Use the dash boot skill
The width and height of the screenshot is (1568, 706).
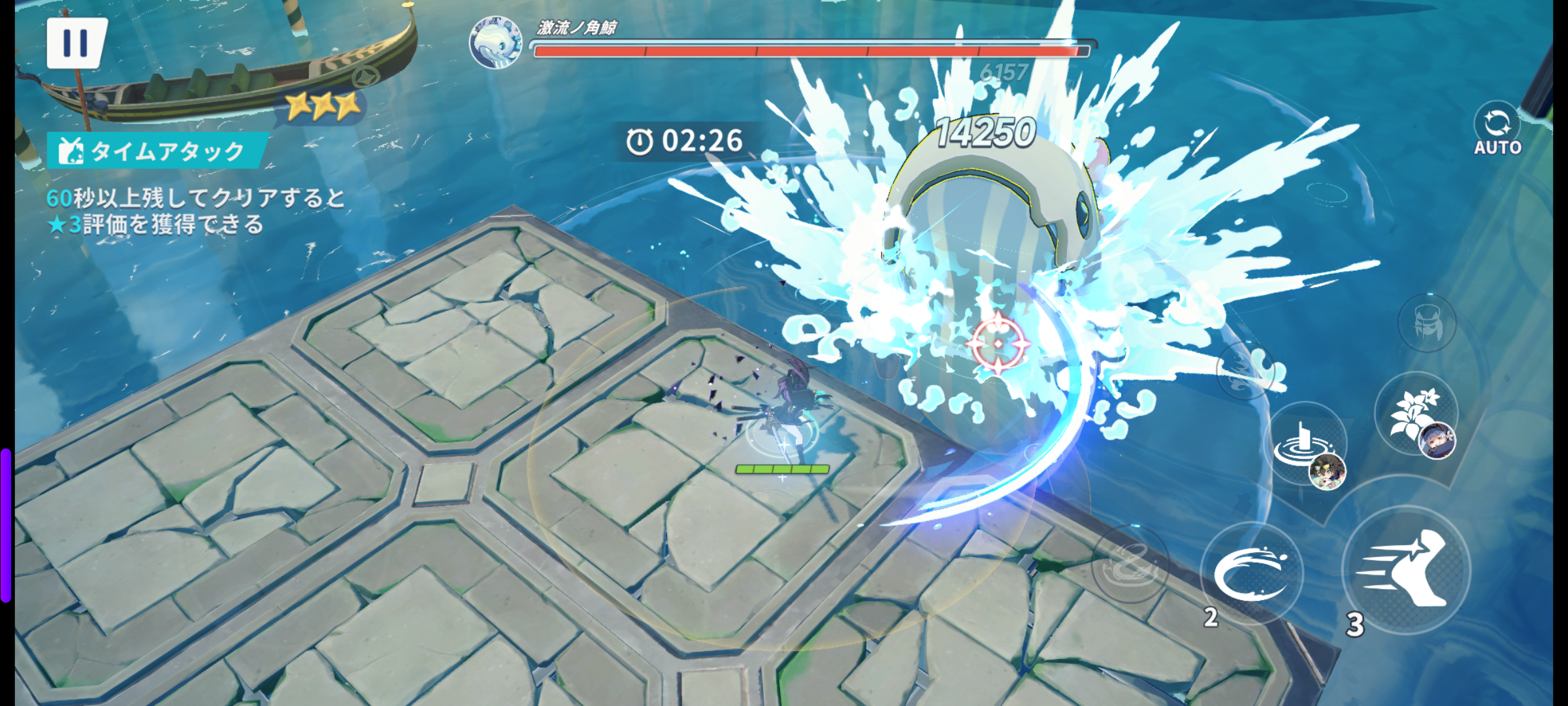point(1406,570)
